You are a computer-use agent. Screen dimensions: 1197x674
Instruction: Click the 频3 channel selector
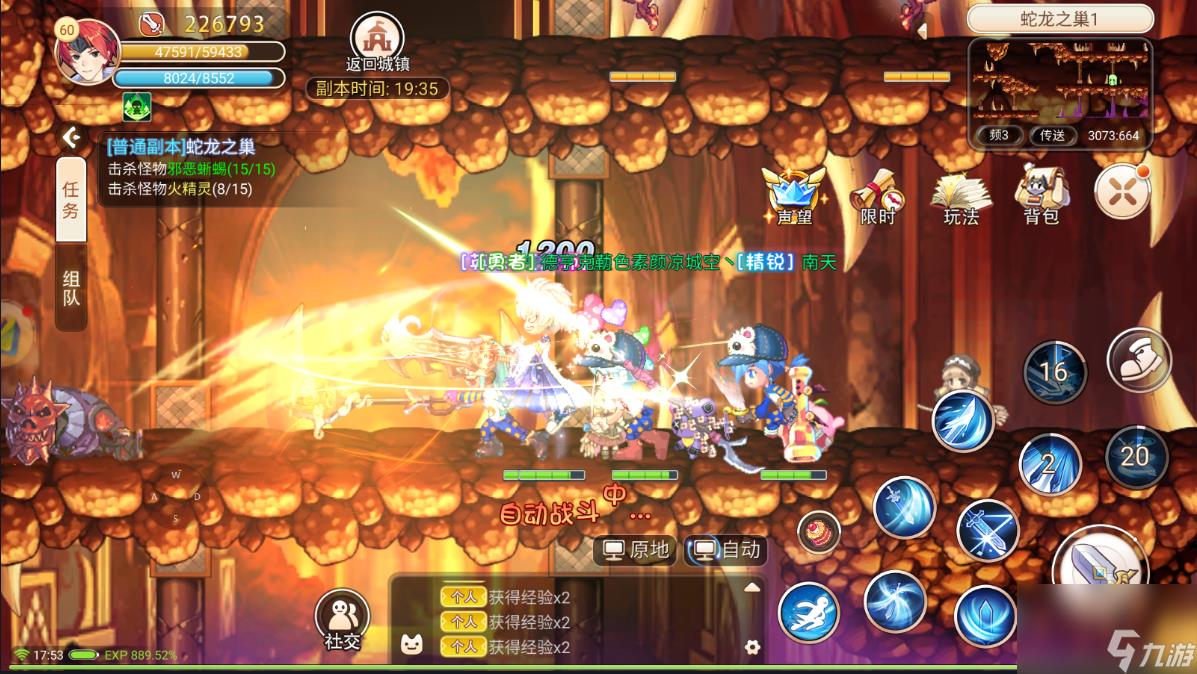tap(998, 135)
